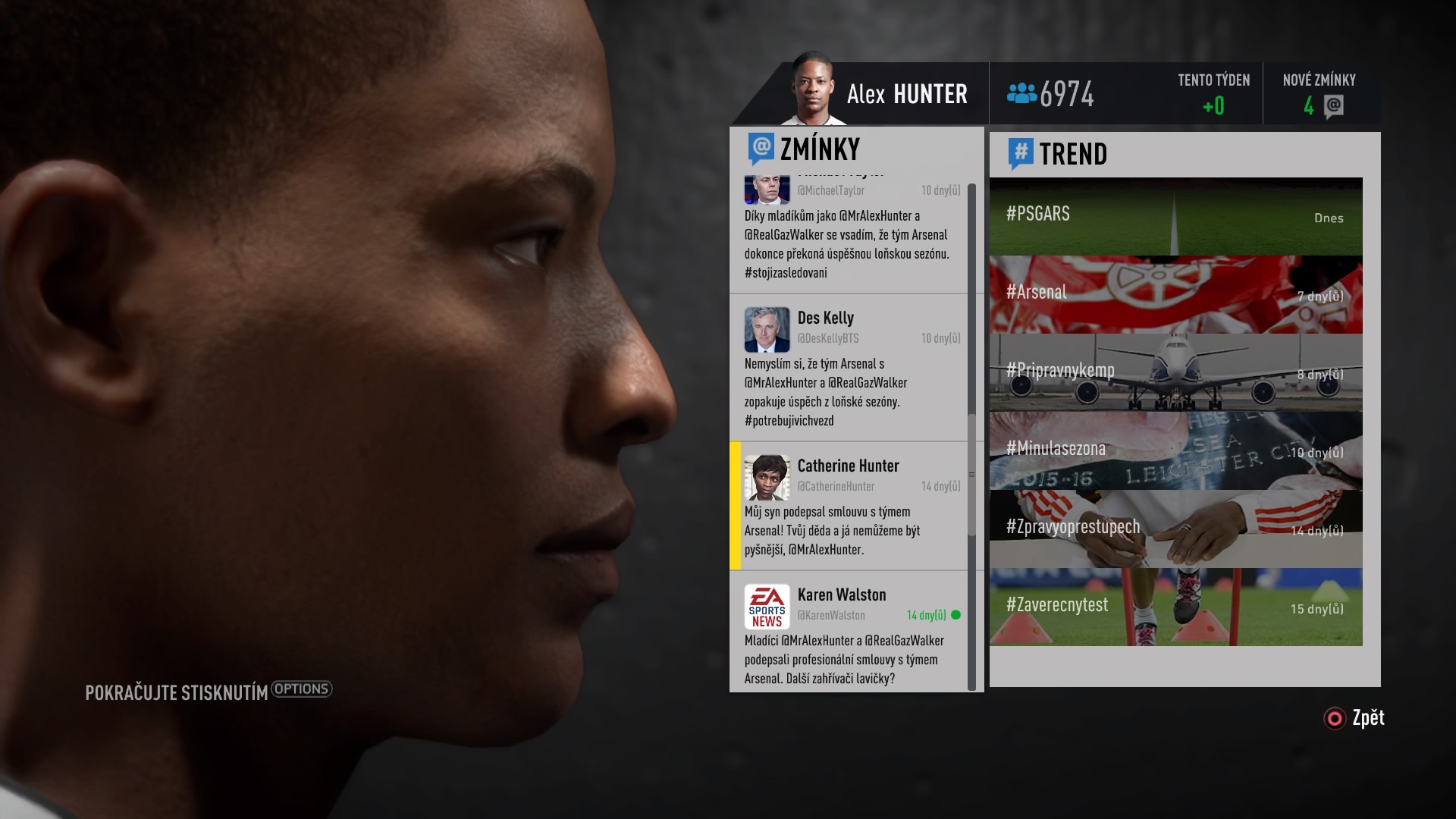Open the #Pripravnykemp trend
The image size is (1456, 819).
pyautogui.click(x=1175, y=372)
